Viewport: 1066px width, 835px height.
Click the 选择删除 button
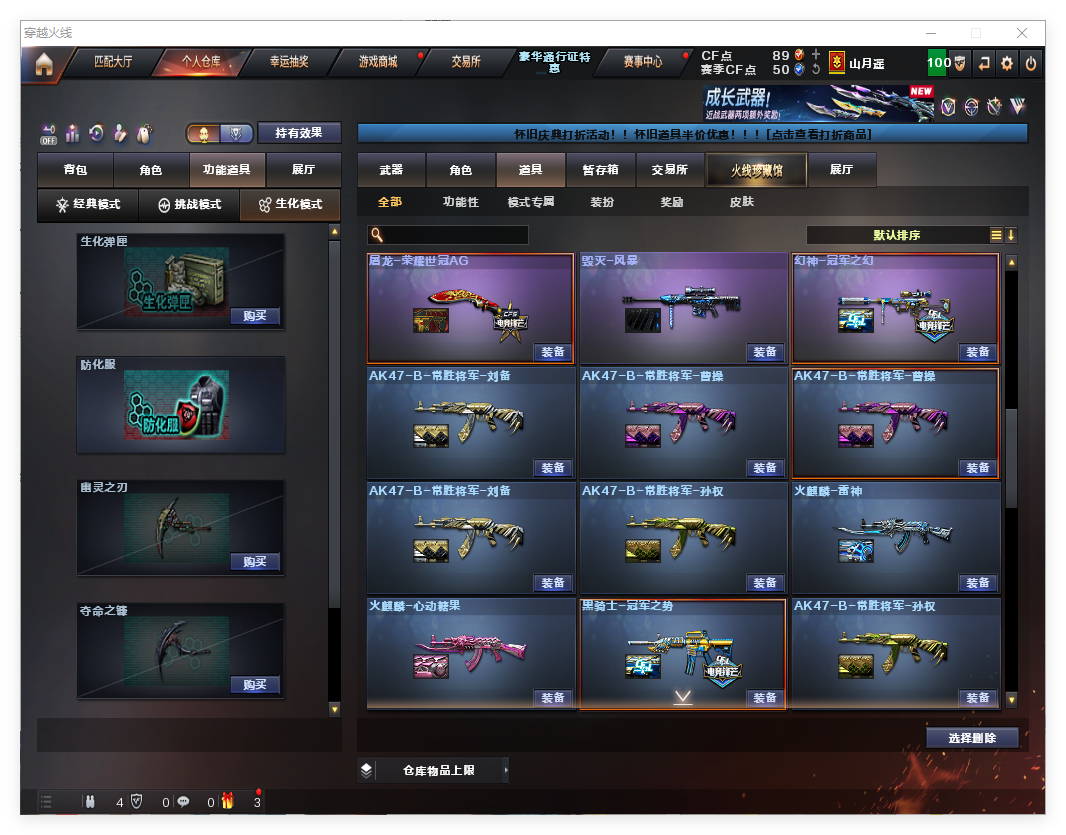[972, 738]
